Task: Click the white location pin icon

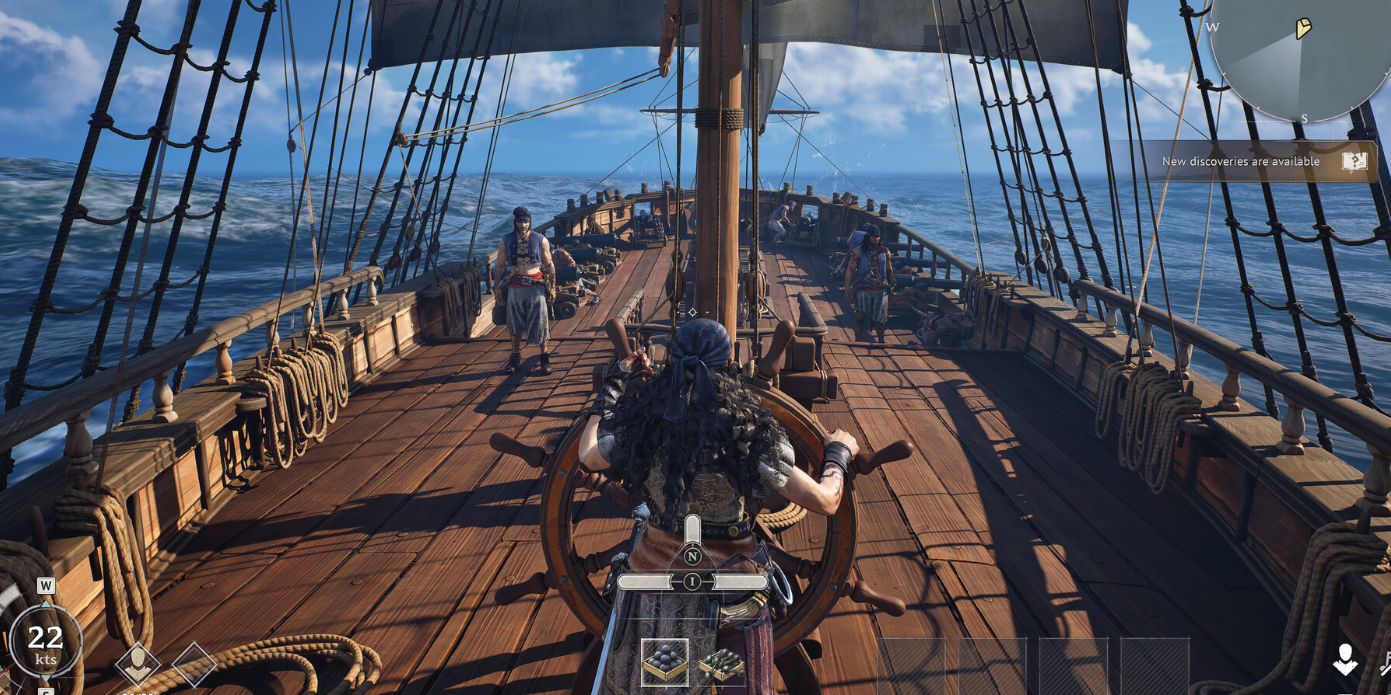Action: click(x=1345, y=660)
